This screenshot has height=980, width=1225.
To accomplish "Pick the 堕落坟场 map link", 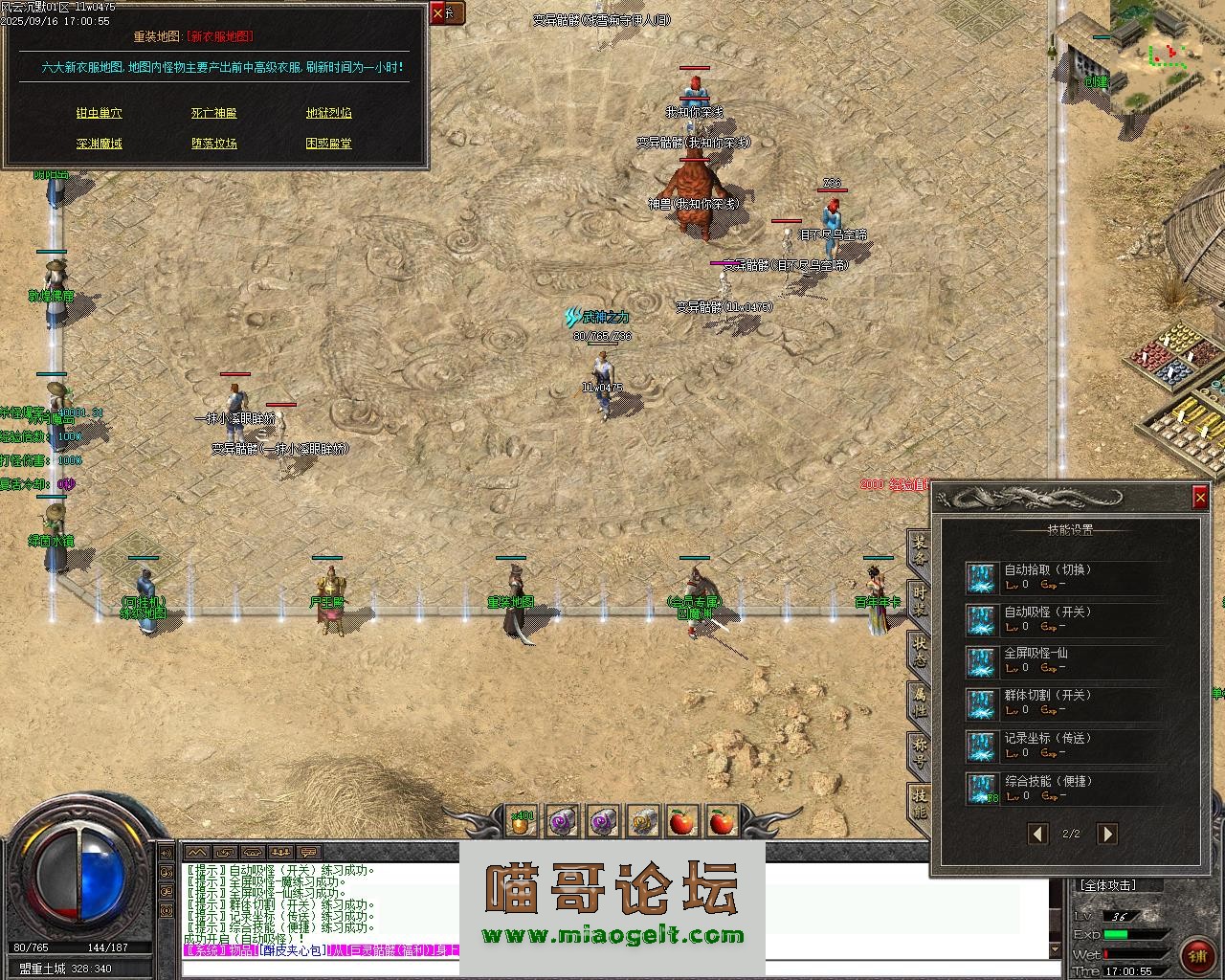I will pyautogui.click(x=213, y=144).
